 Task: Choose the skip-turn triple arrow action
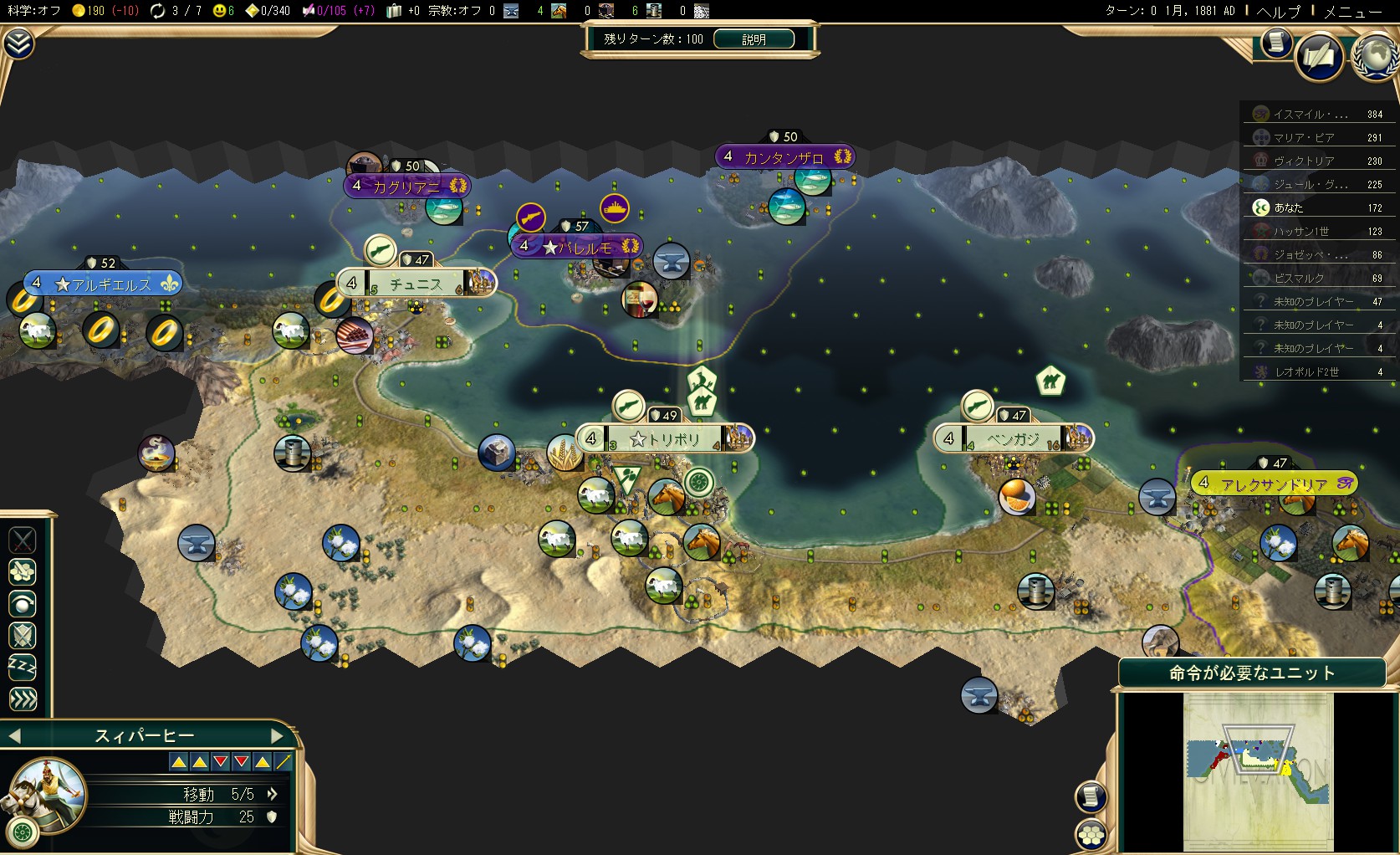pos(23,699)
